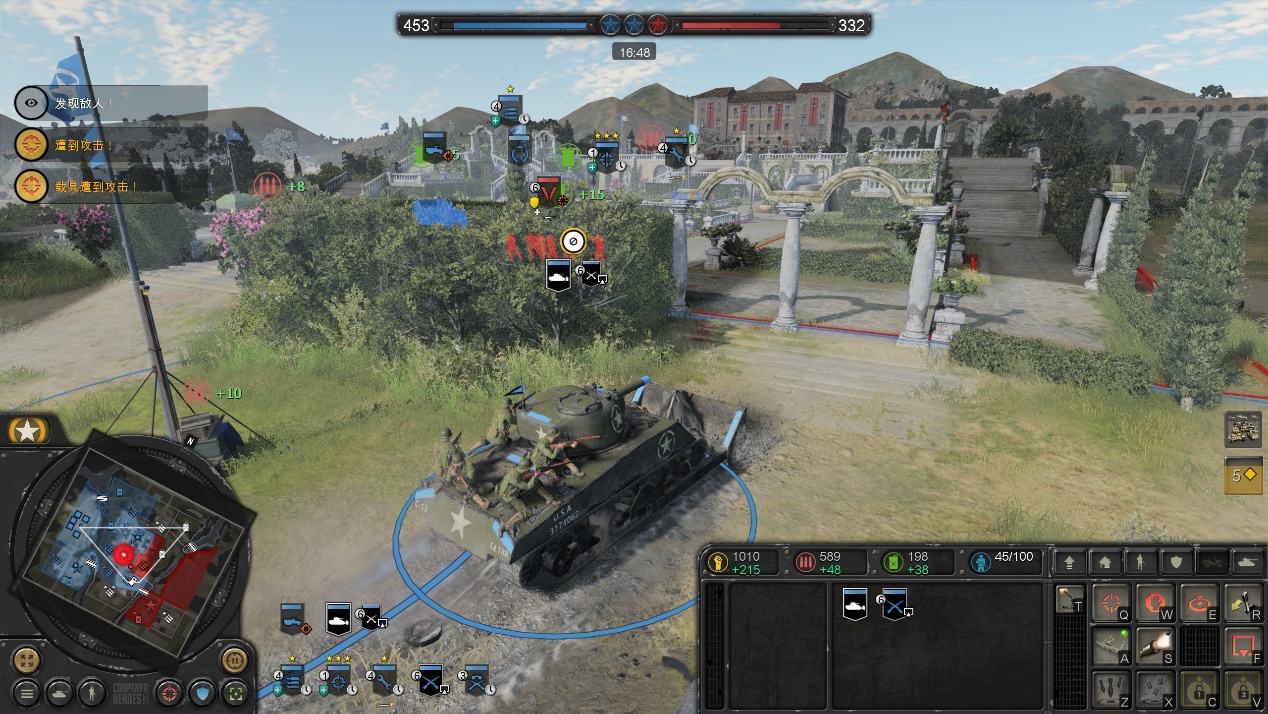The height and width of the screenshot is (714, 1268).
Task: Toggle the bulldozer blade ability
Action: pos(1109,646)
